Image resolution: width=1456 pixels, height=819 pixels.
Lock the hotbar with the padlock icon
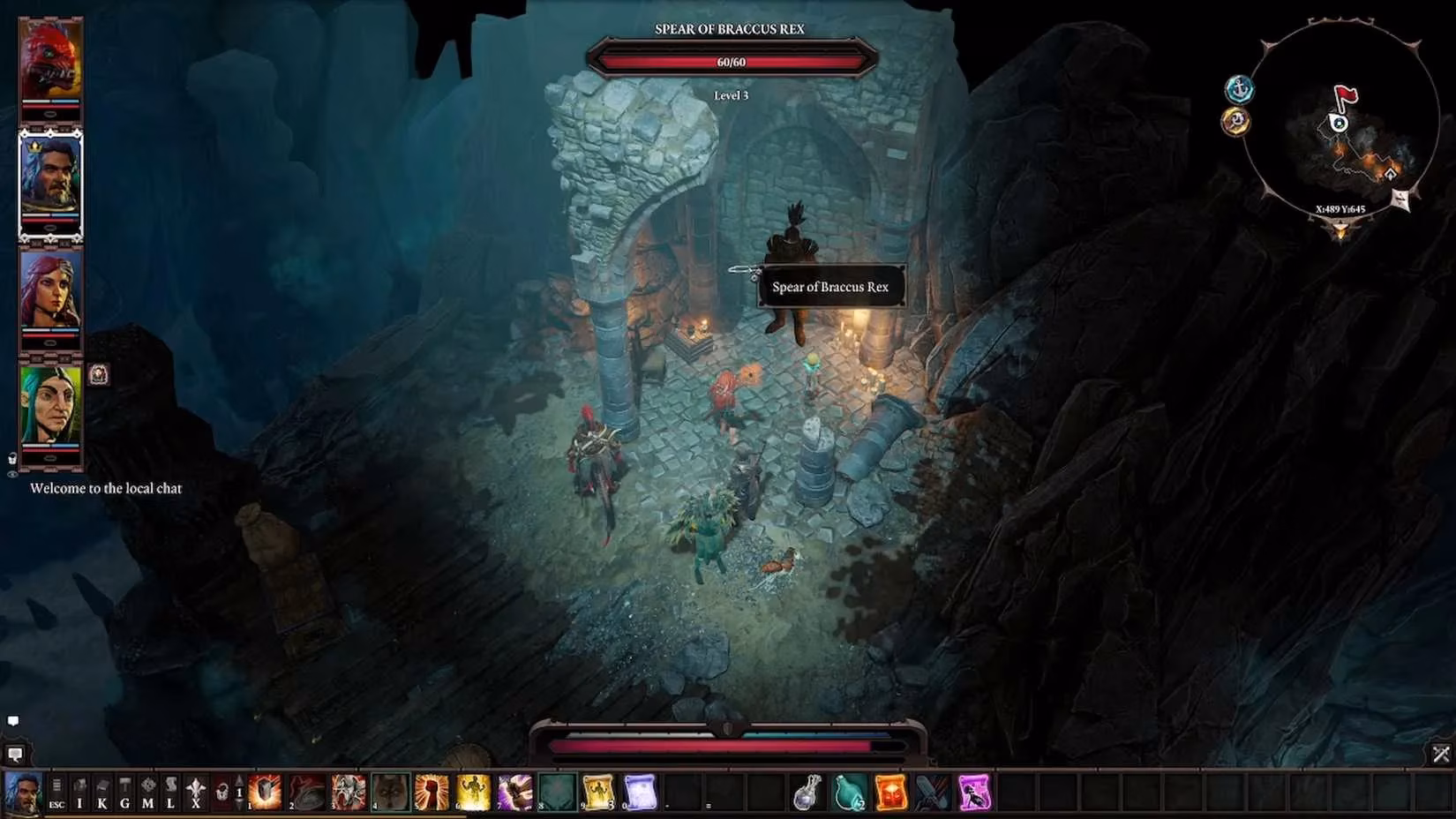[x=221, y=794]
